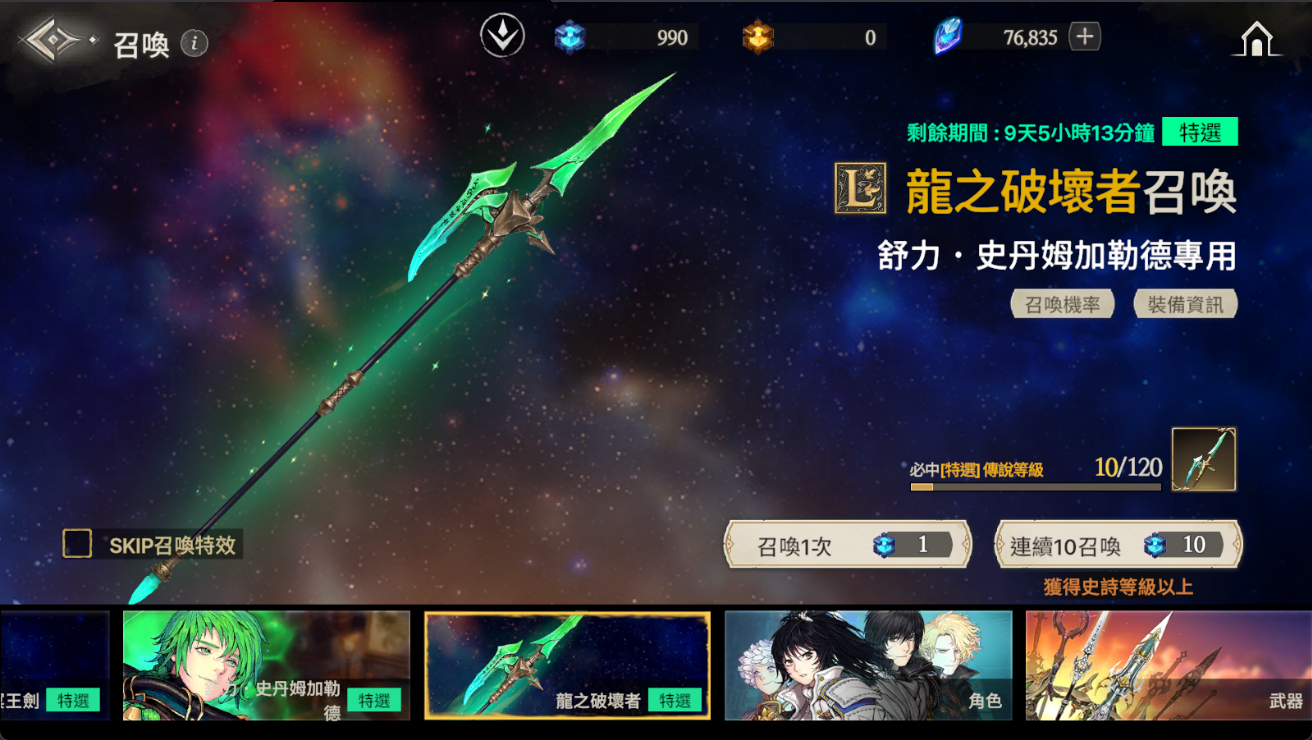Screen dimensions: 1312x740
Task: Open the downward arrow circle dropdown
Action: click(x=502, y=38)
